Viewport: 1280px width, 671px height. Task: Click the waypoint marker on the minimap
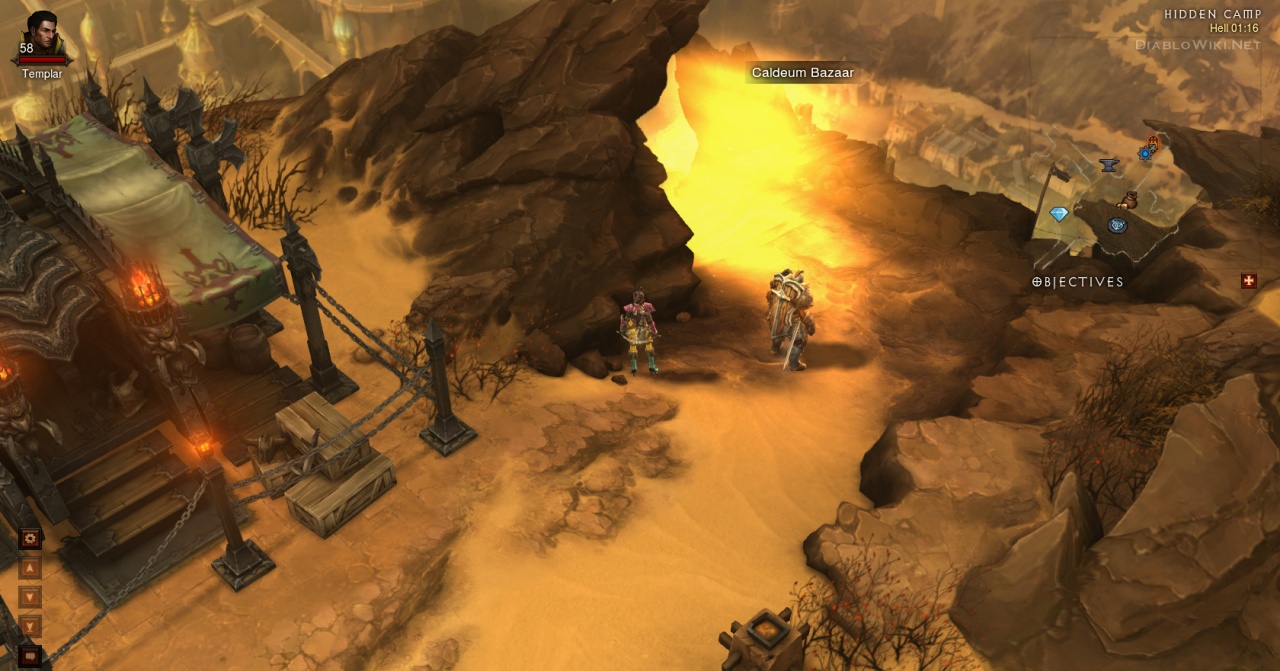pyautogui.click(x=1117, y=226)
